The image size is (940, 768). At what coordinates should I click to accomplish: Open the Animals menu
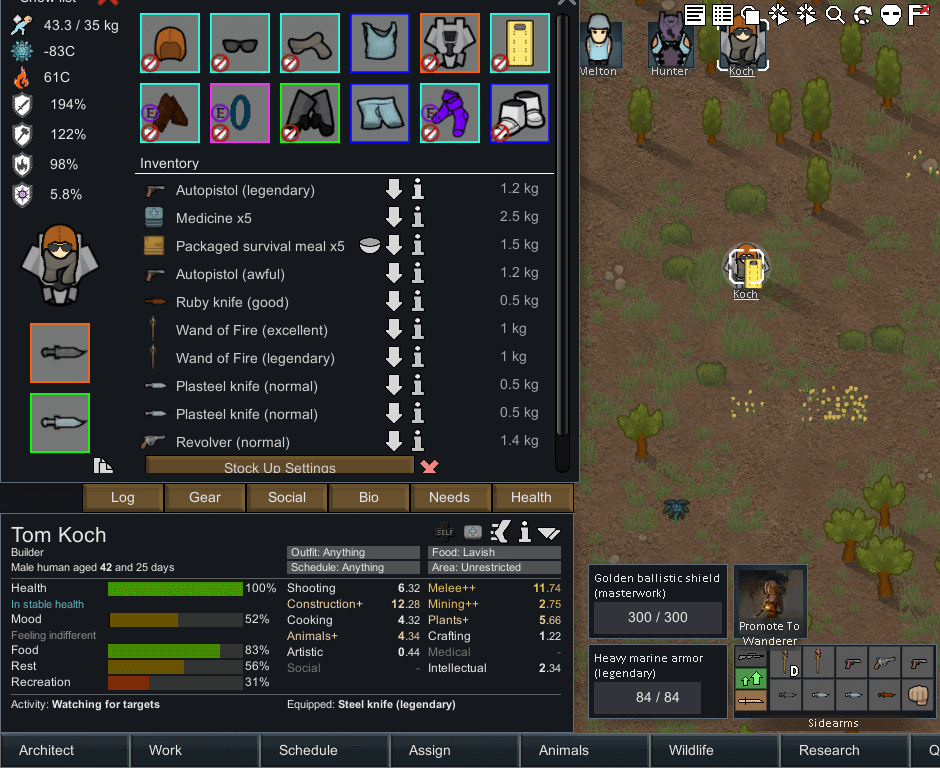(564, 750)
